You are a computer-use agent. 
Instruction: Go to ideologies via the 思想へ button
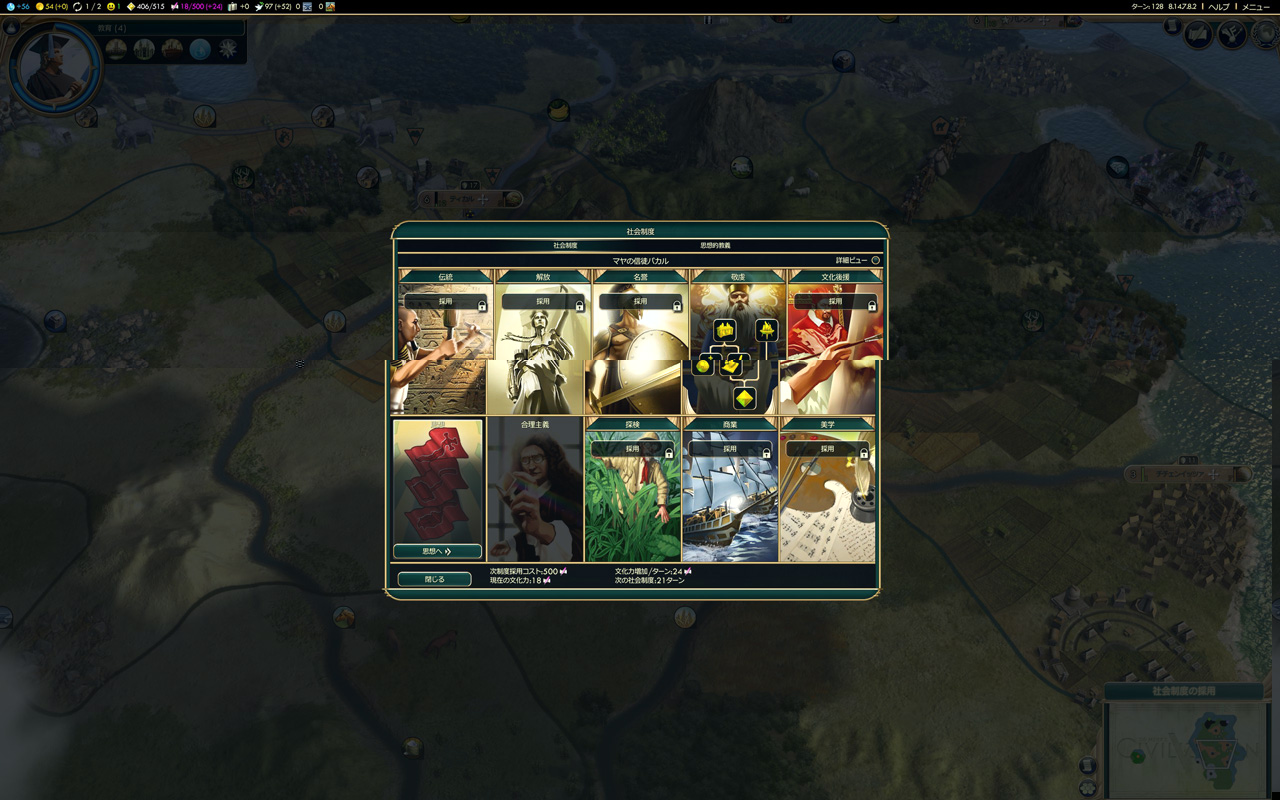pyautogui.click(x=437, y=551)
